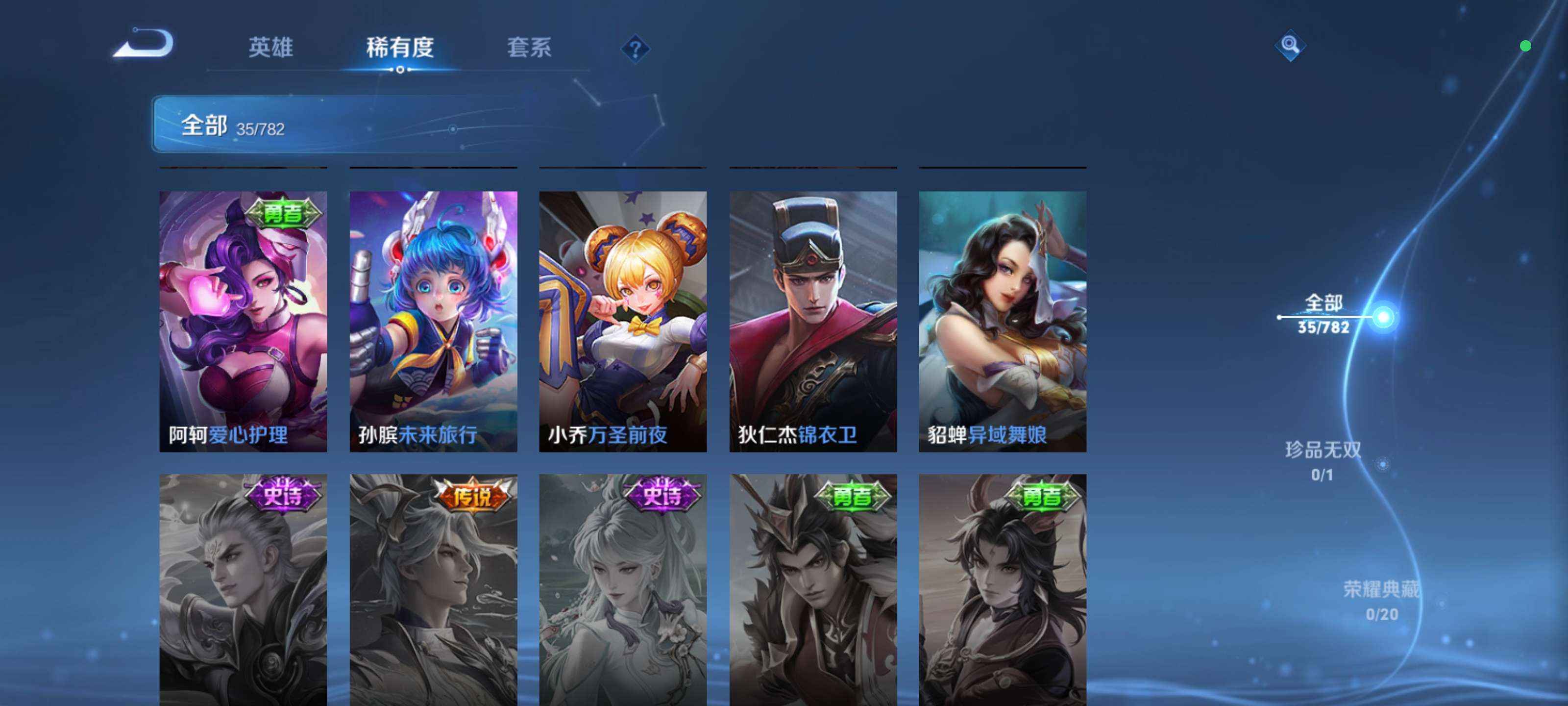Click the slider dot under the 稀有度 tab
The height and width of the screenshot is (706, 1568).
399,70
